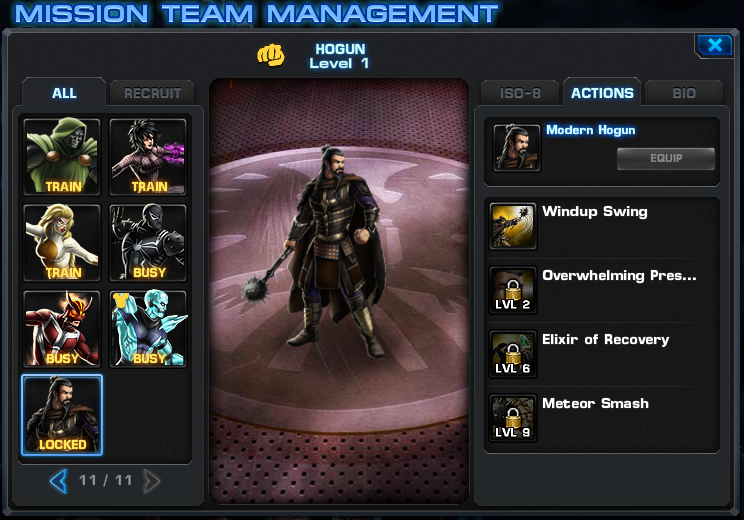Choose the red horned-mask hero portrait

(63, 329)
